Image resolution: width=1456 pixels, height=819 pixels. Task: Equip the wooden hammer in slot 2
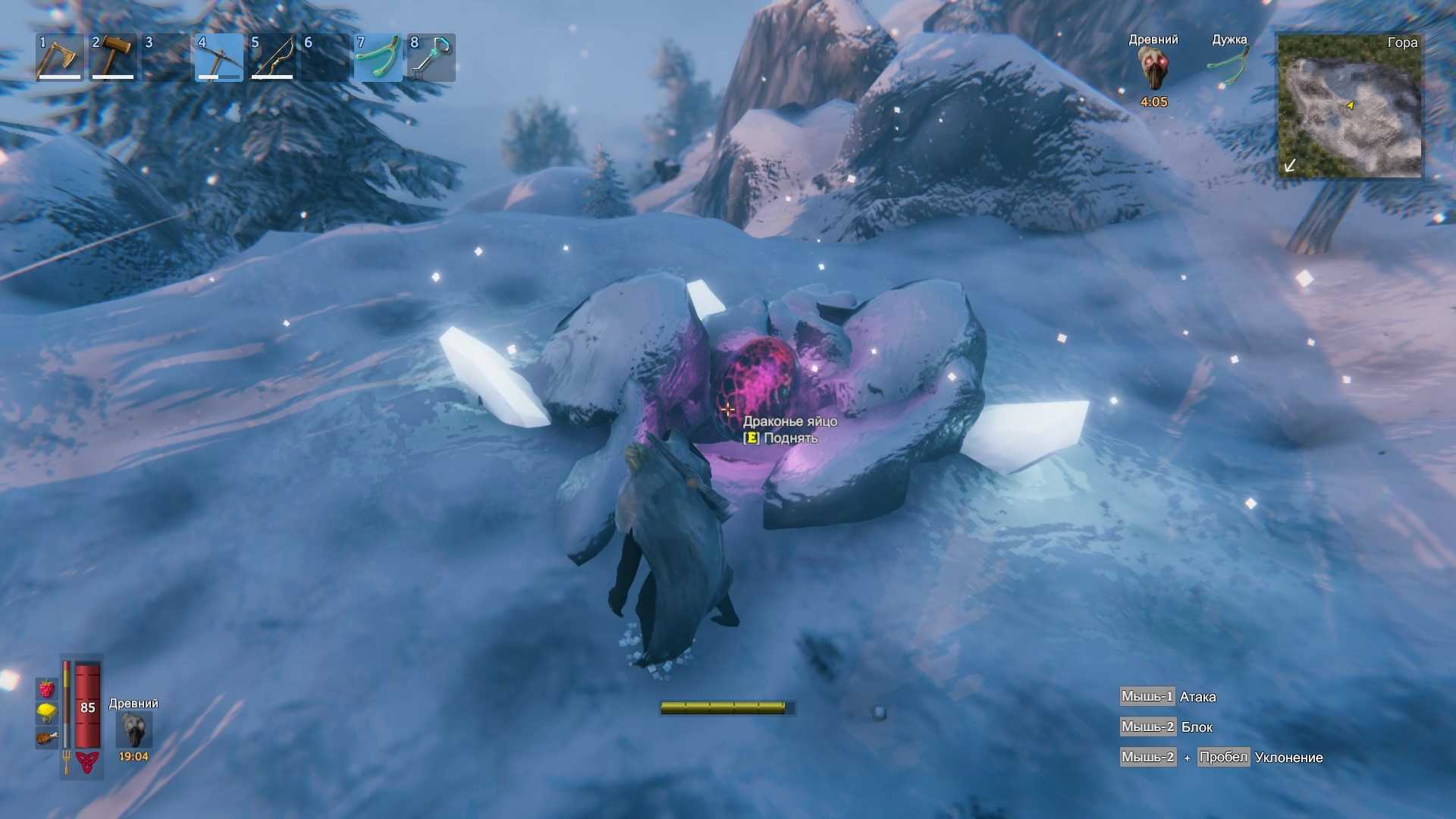pyautogui.click(x=112, y=58)
